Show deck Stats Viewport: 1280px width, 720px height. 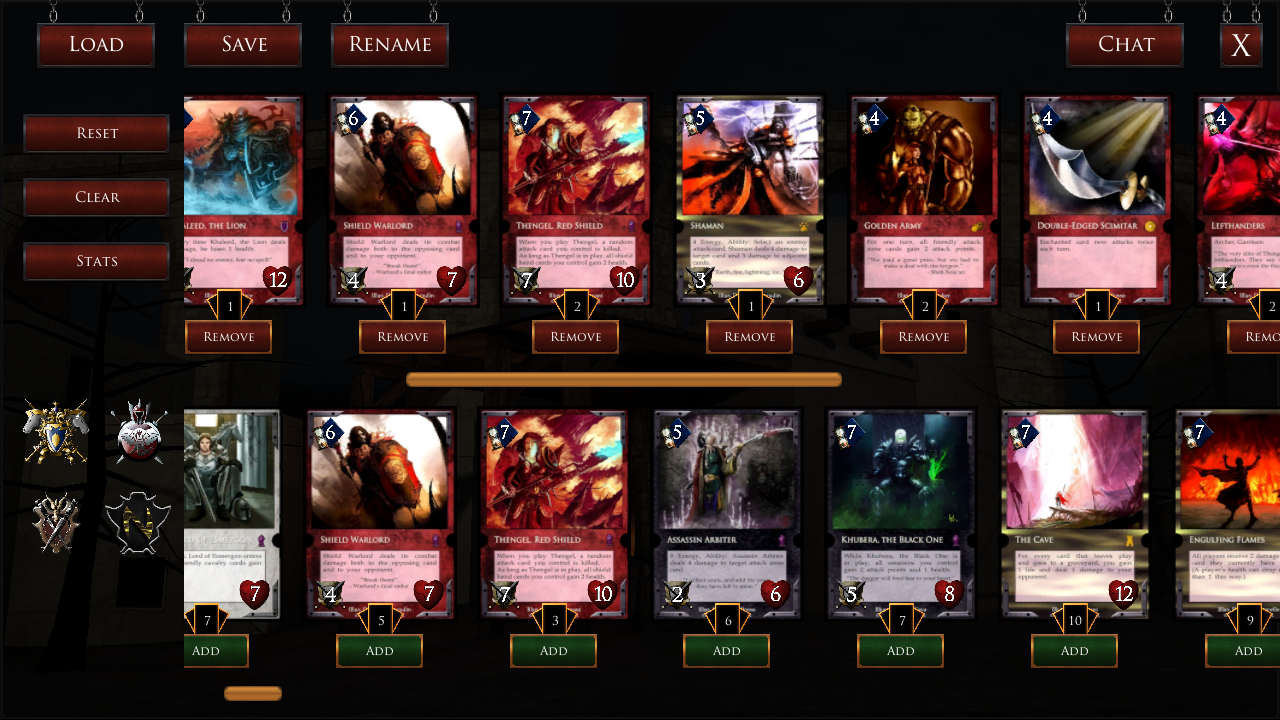pos(97,261)
